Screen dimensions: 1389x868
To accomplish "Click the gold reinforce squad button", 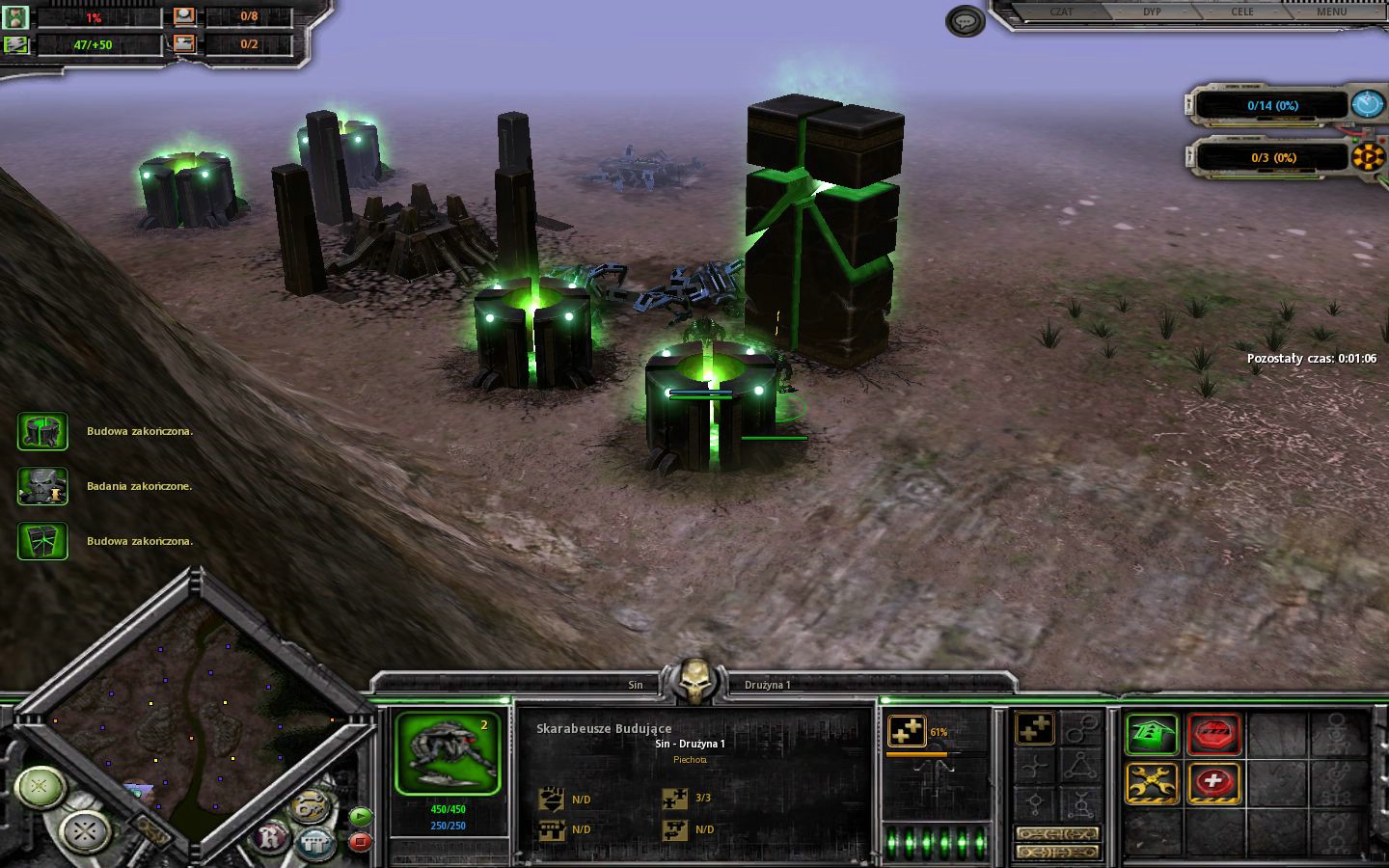I will 1033,730.
